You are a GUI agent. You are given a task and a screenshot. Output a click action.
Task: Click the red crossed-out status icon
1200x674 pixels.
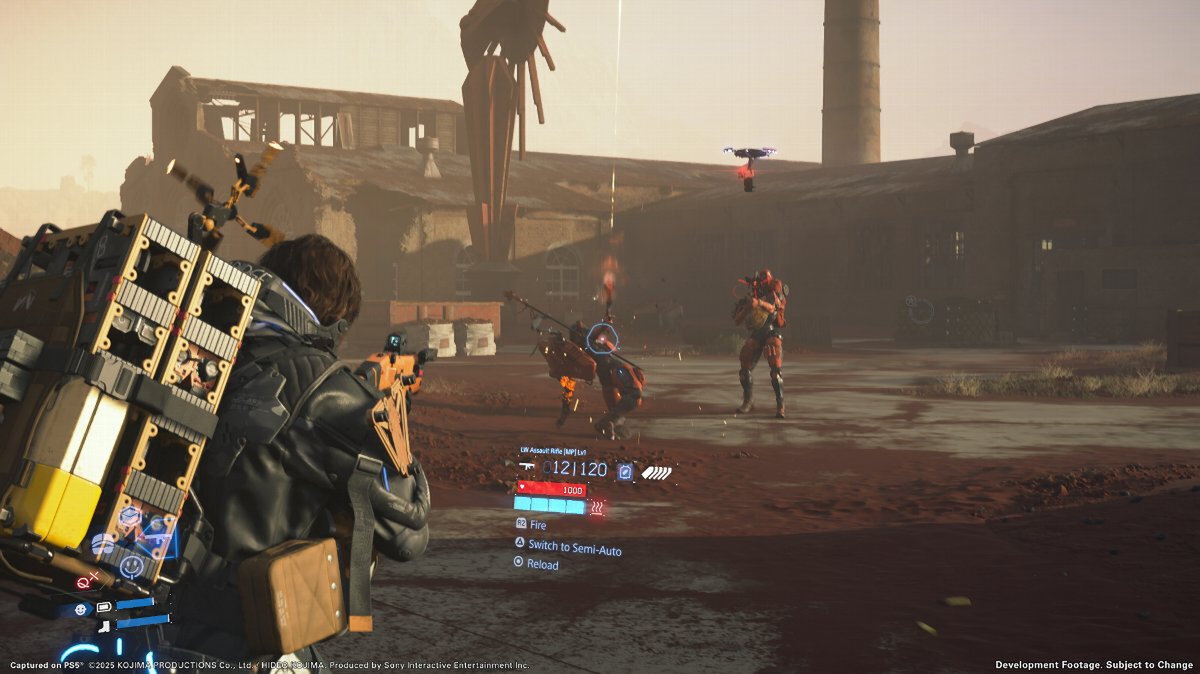85,578
